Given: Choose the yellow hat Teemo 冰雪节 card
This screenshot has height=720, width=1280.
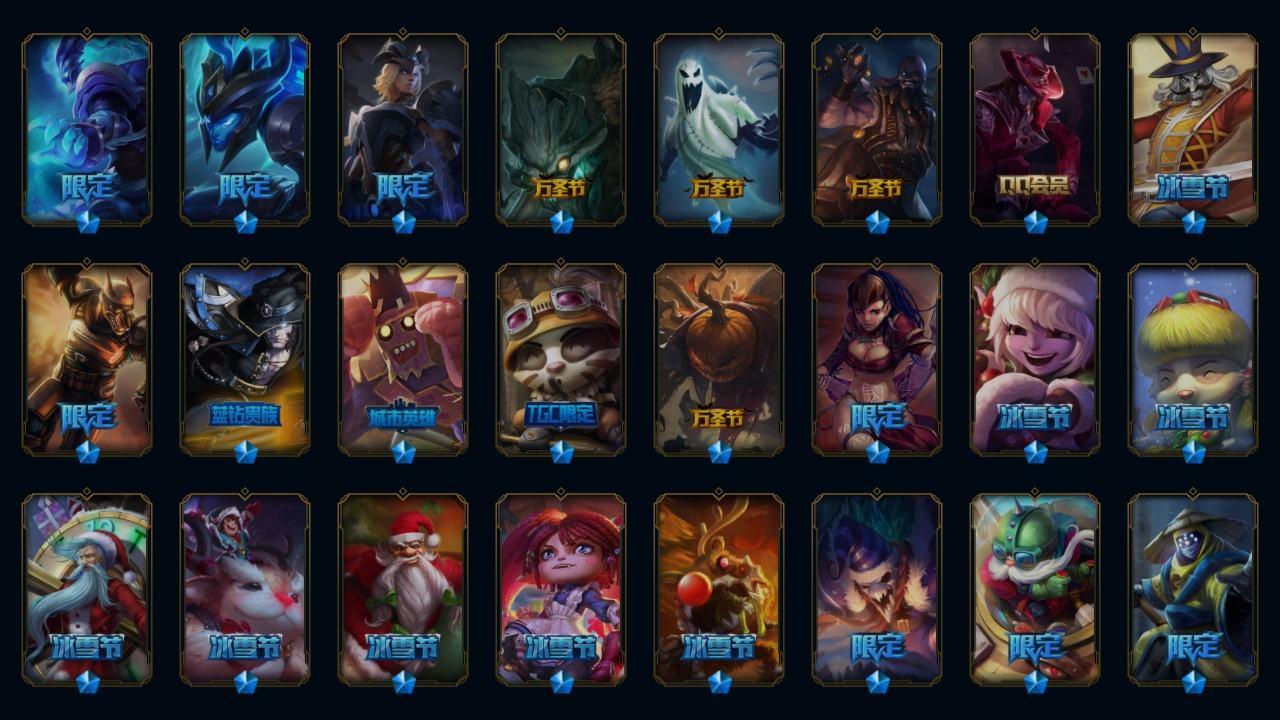Looking at the screenshot, I should pos(1193,358).
